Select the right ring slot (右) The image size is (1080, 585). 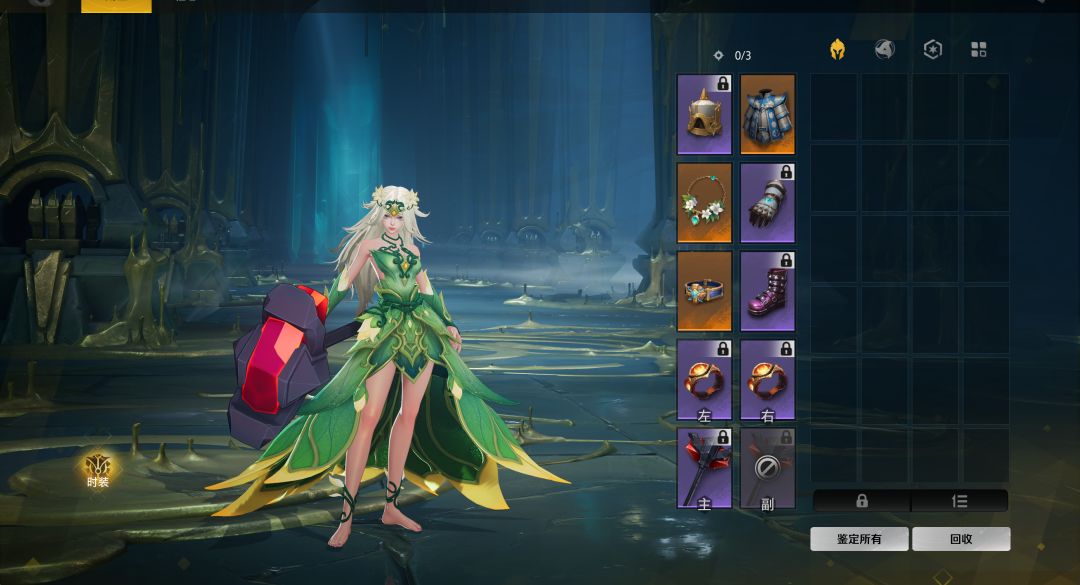[x=767, y=380]
